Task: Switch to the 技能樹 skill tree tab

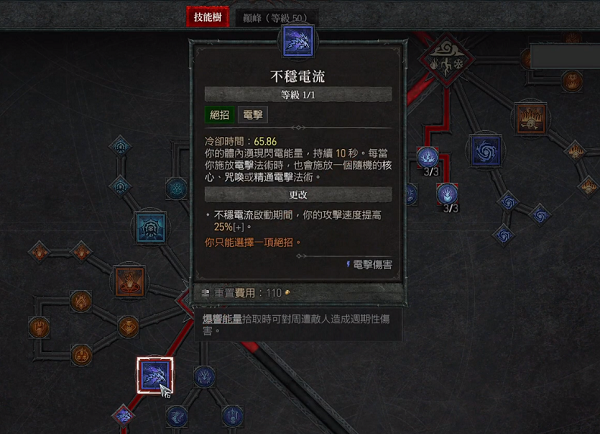Action: tap(208, 17)
